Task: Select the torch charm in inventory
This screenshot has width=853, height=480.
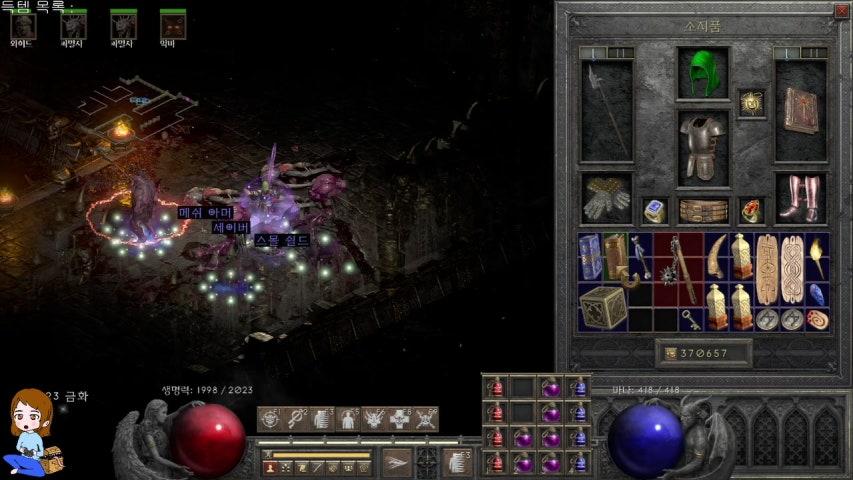Action: [x=817, y=257]
